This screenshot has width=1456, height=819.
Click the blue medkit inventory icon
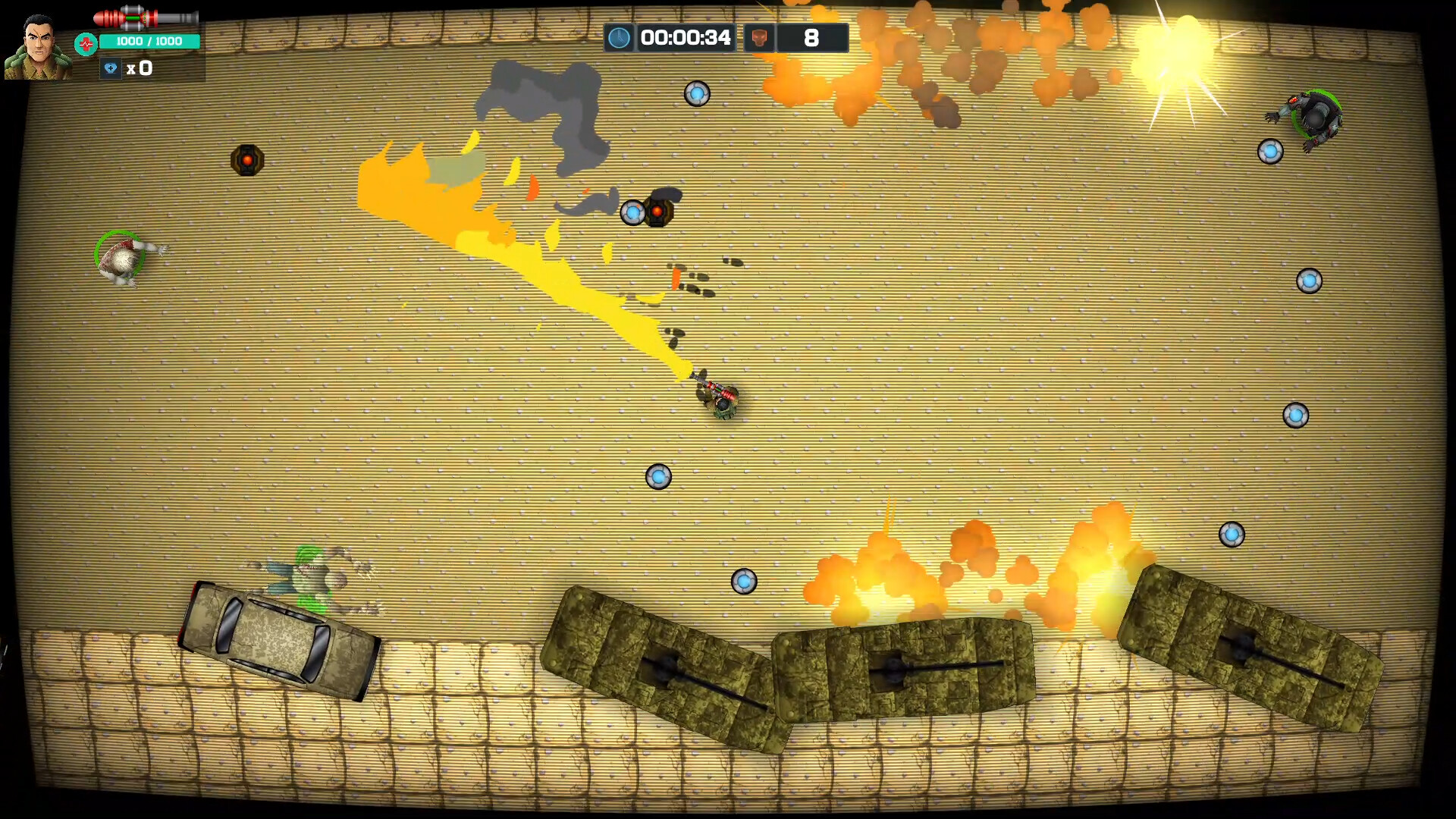tap(112, 68)
